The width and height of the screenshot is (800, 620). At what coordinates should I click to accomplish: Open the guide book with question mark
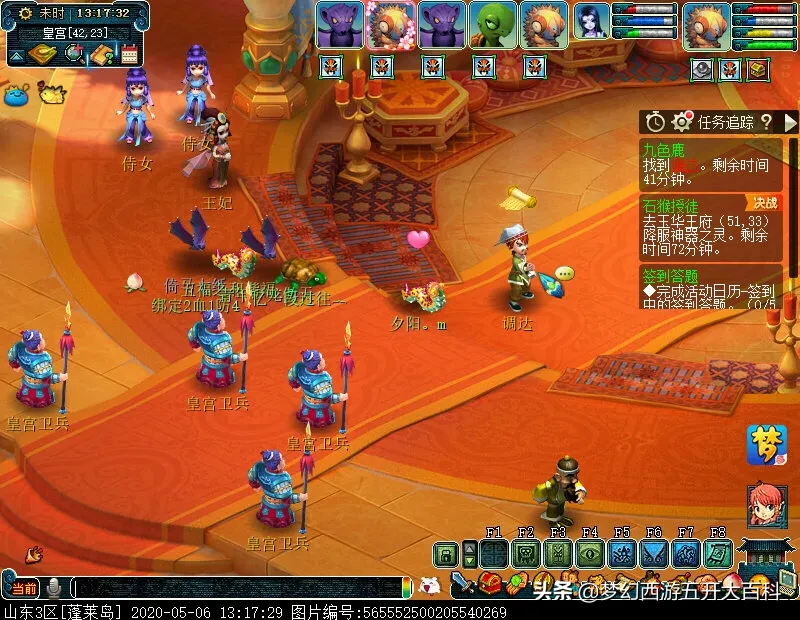[x=101, y=54]
